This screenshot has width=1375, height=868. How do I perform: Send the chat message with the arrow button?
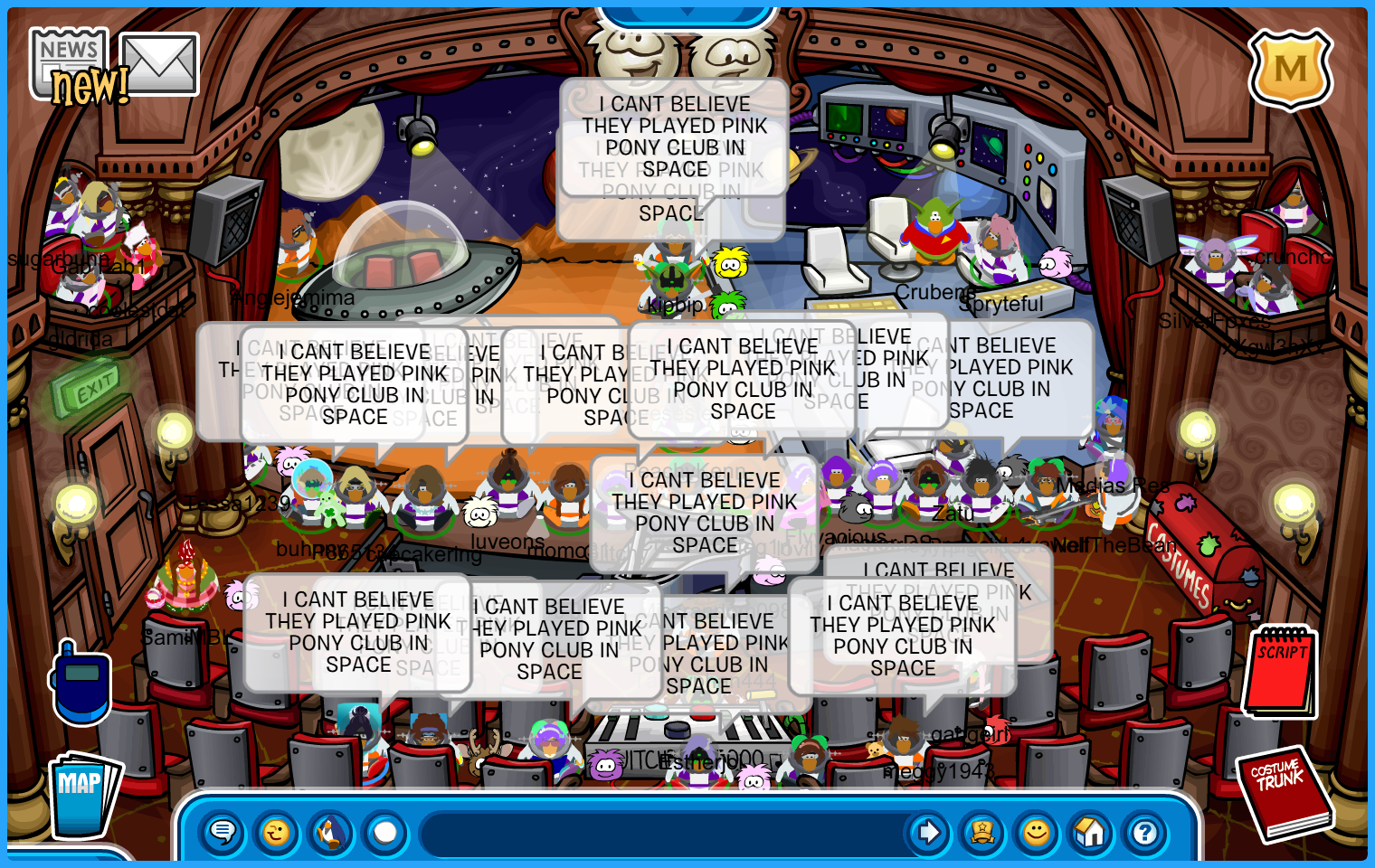point(927,832)
